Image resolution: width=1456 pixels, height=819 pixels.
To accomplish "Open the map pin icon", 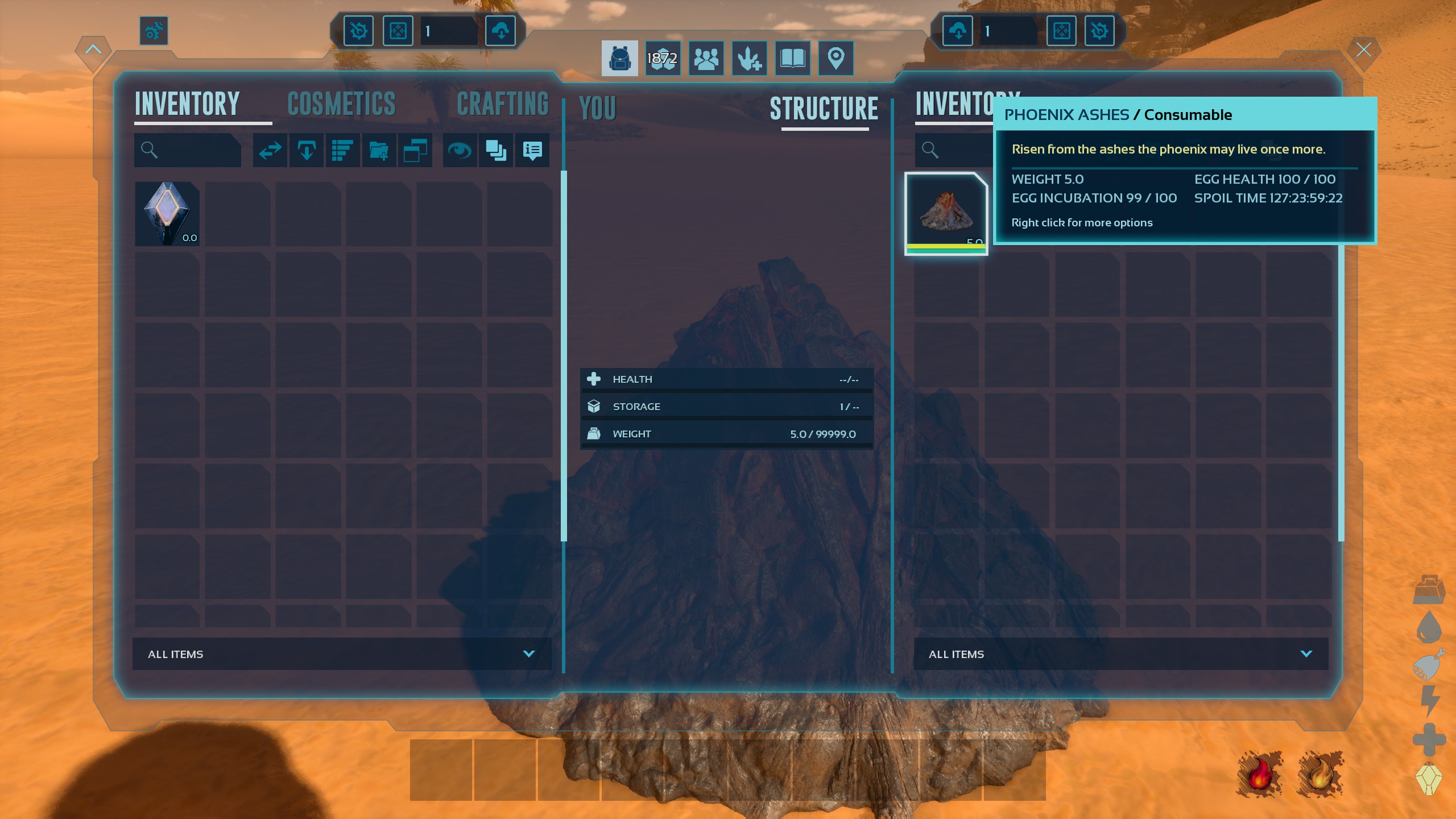I will [x=835, y=58].
